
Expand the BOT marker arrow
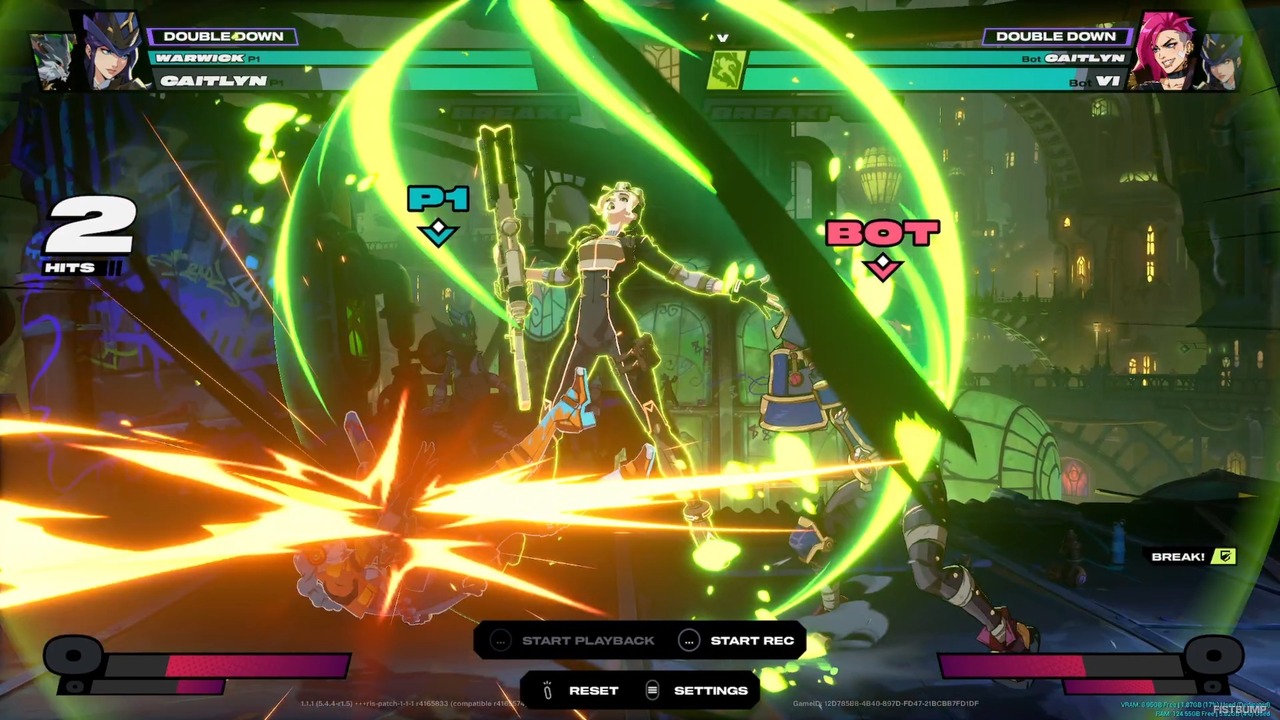pos(881,265)
